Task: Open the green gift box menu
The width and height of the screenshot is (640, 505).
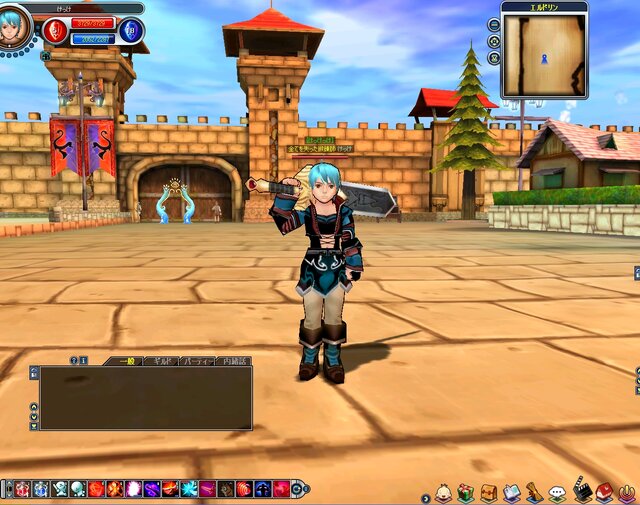Action: 466,493
